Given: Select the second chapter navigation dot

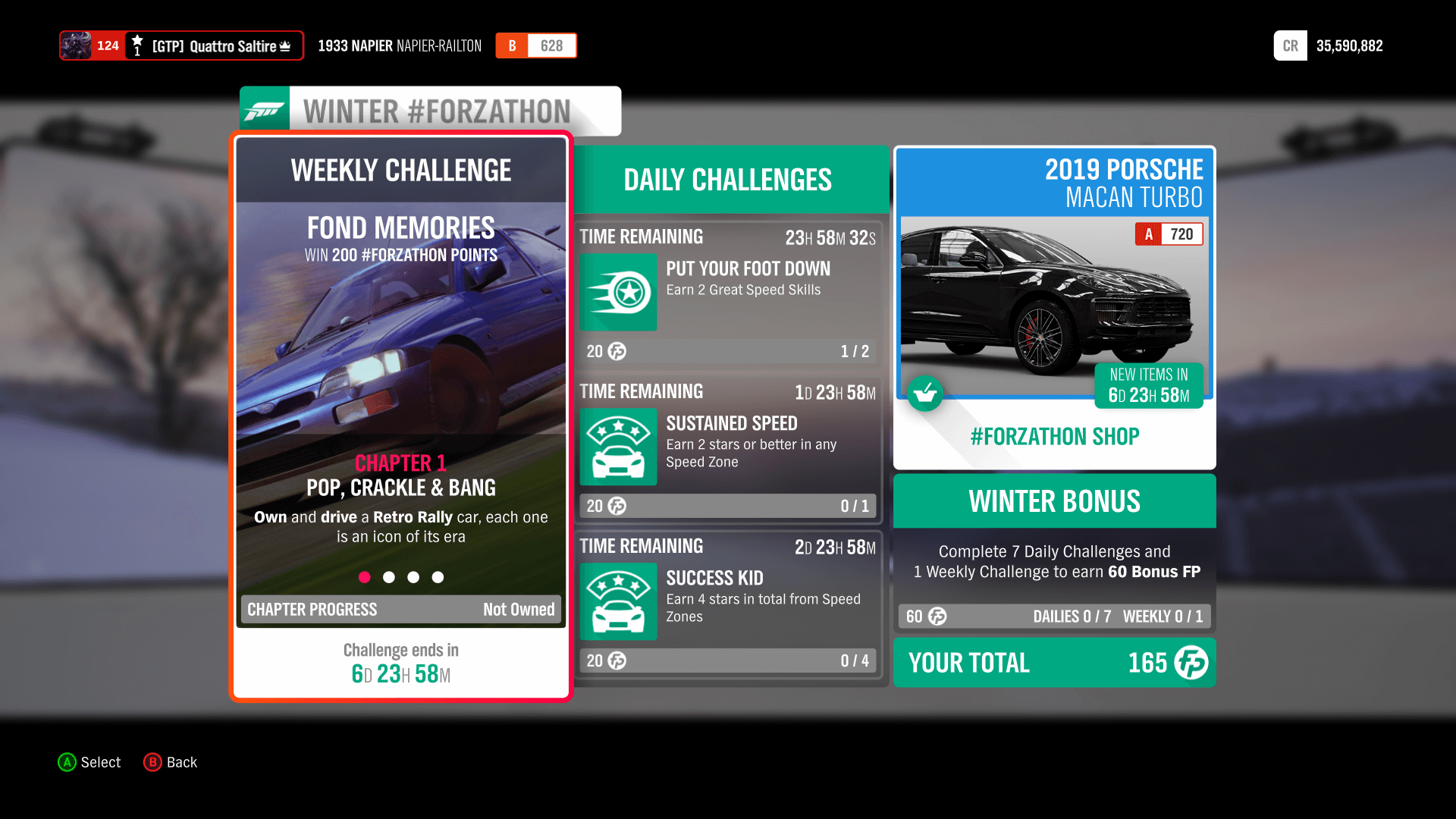Looking at the screenshot, I should pyautogui.click(x=389, y=577).
